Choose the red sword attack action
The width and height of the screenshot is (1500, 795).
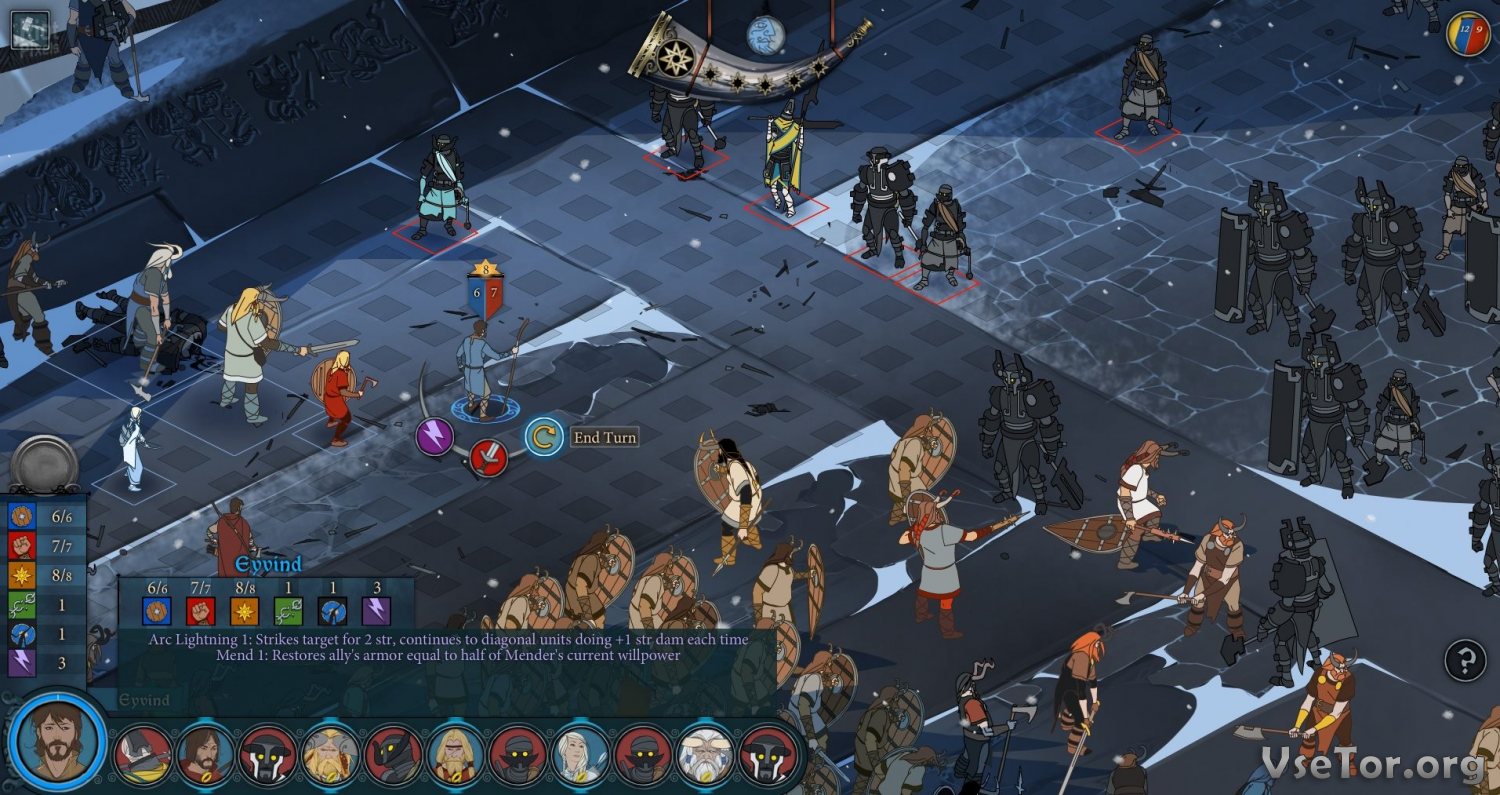click(488, 458)
